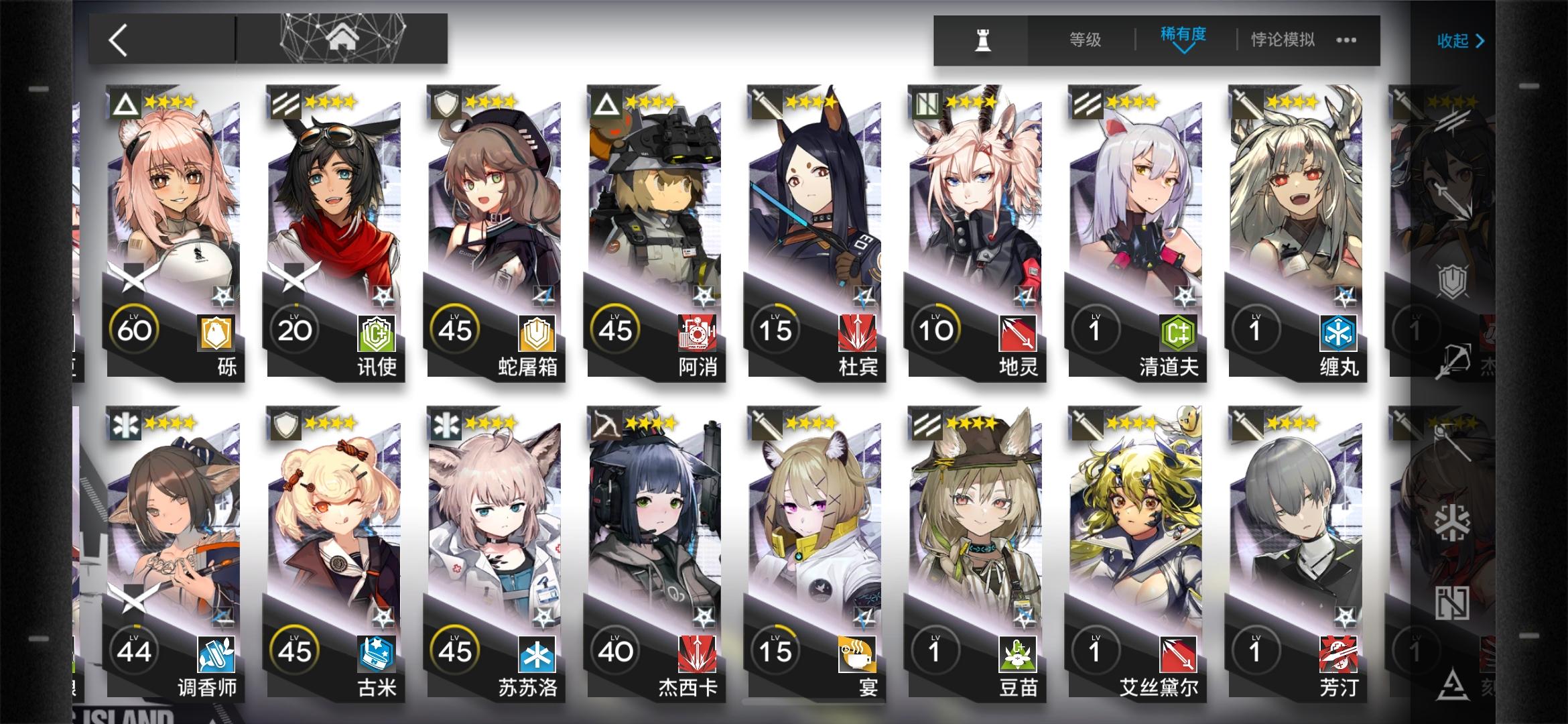Image resolution: width=1568 pixels, height=724 pixels.
Task: Open the 悖论模拟 tab
Action: click(1280, 40)
